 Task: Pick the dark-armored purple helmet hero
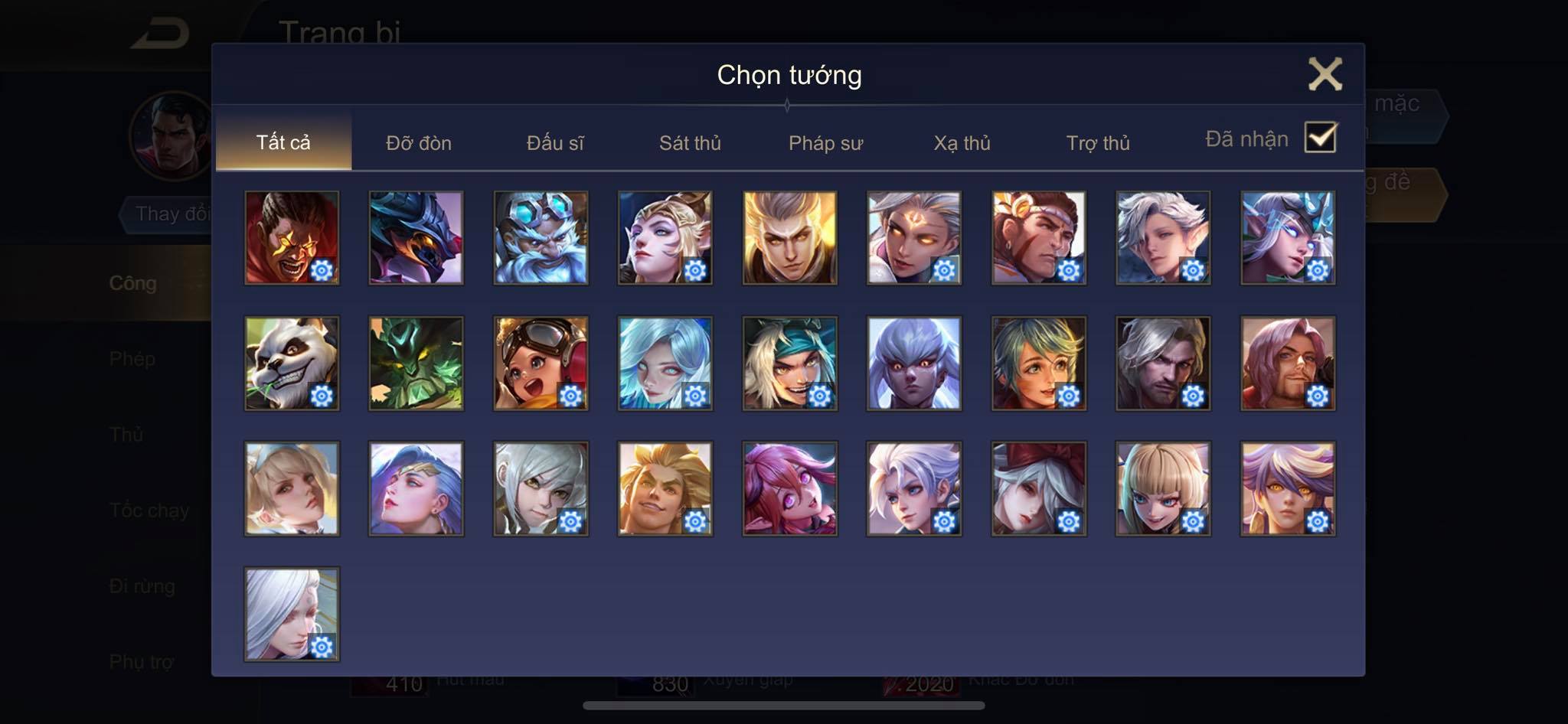[x=416, y=237]
